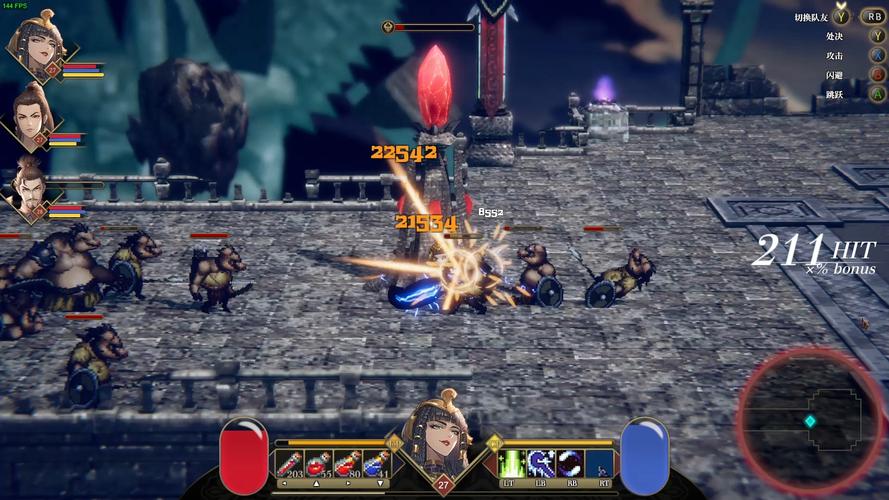Viewport: 889px width, 500px height.
Task: Use the blue mana potion with 41 count
Action: [375, 463]
